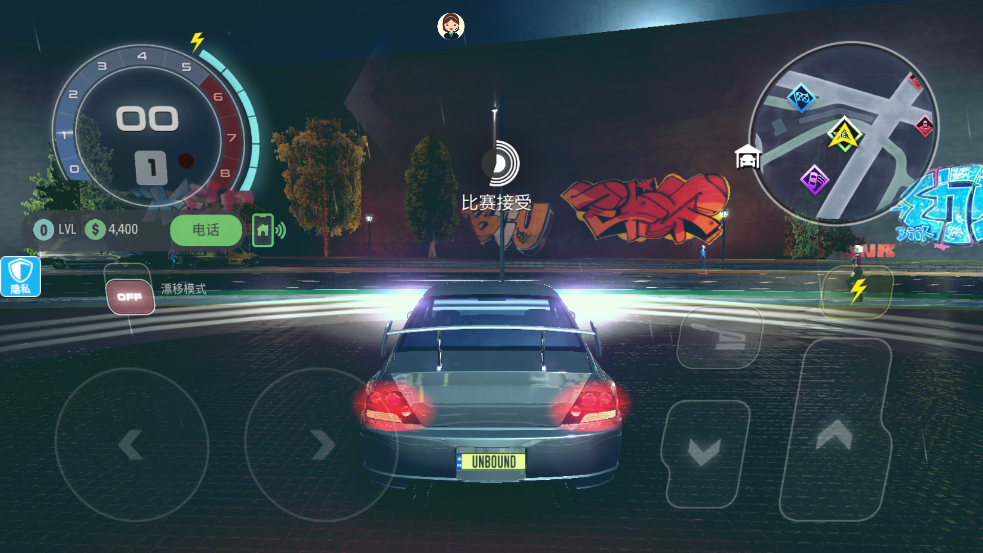Steer left with the left arrow button

pos(131,444)
